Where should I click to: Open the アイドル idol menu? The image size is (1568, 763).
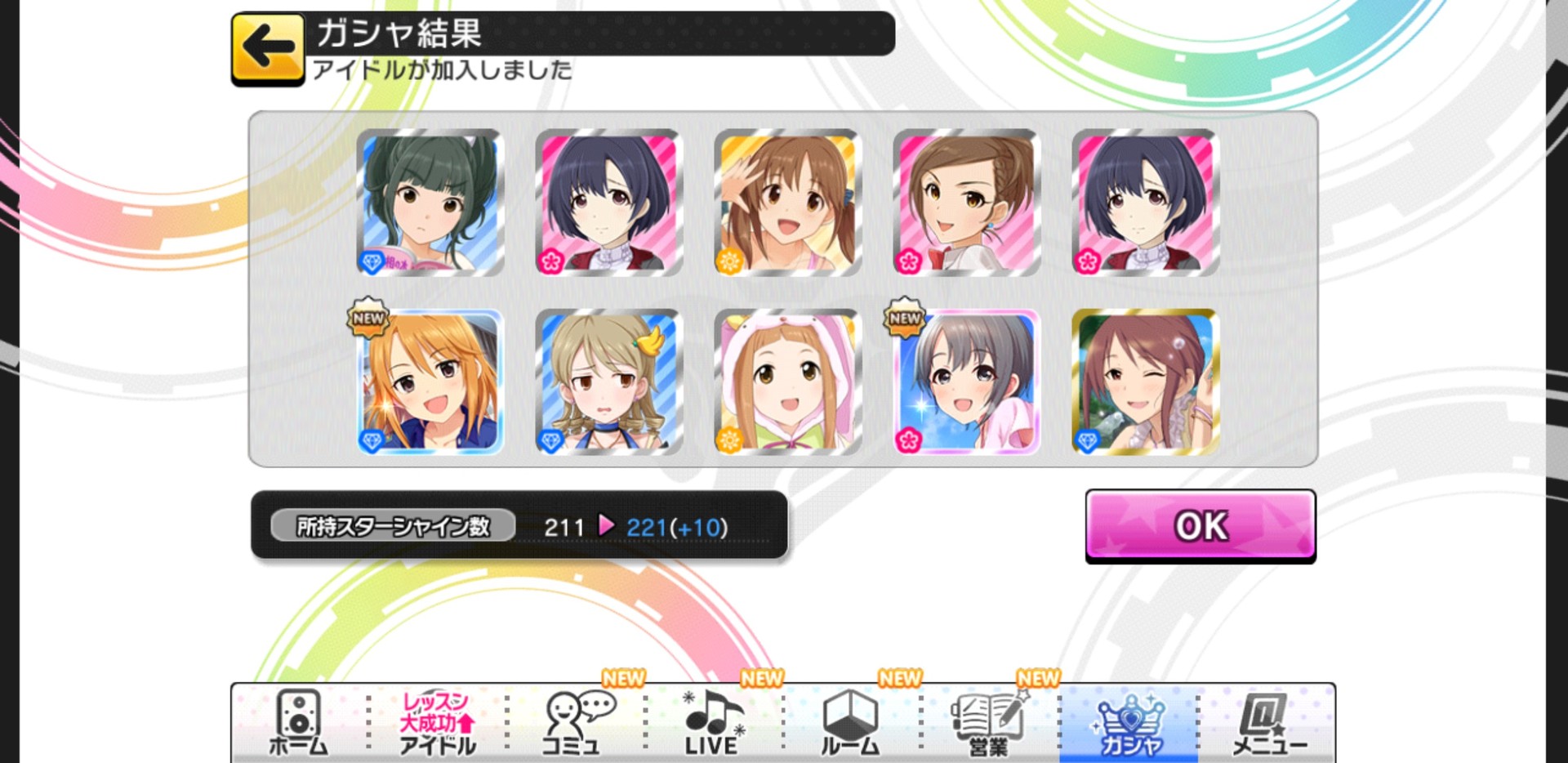click(437, 723)
